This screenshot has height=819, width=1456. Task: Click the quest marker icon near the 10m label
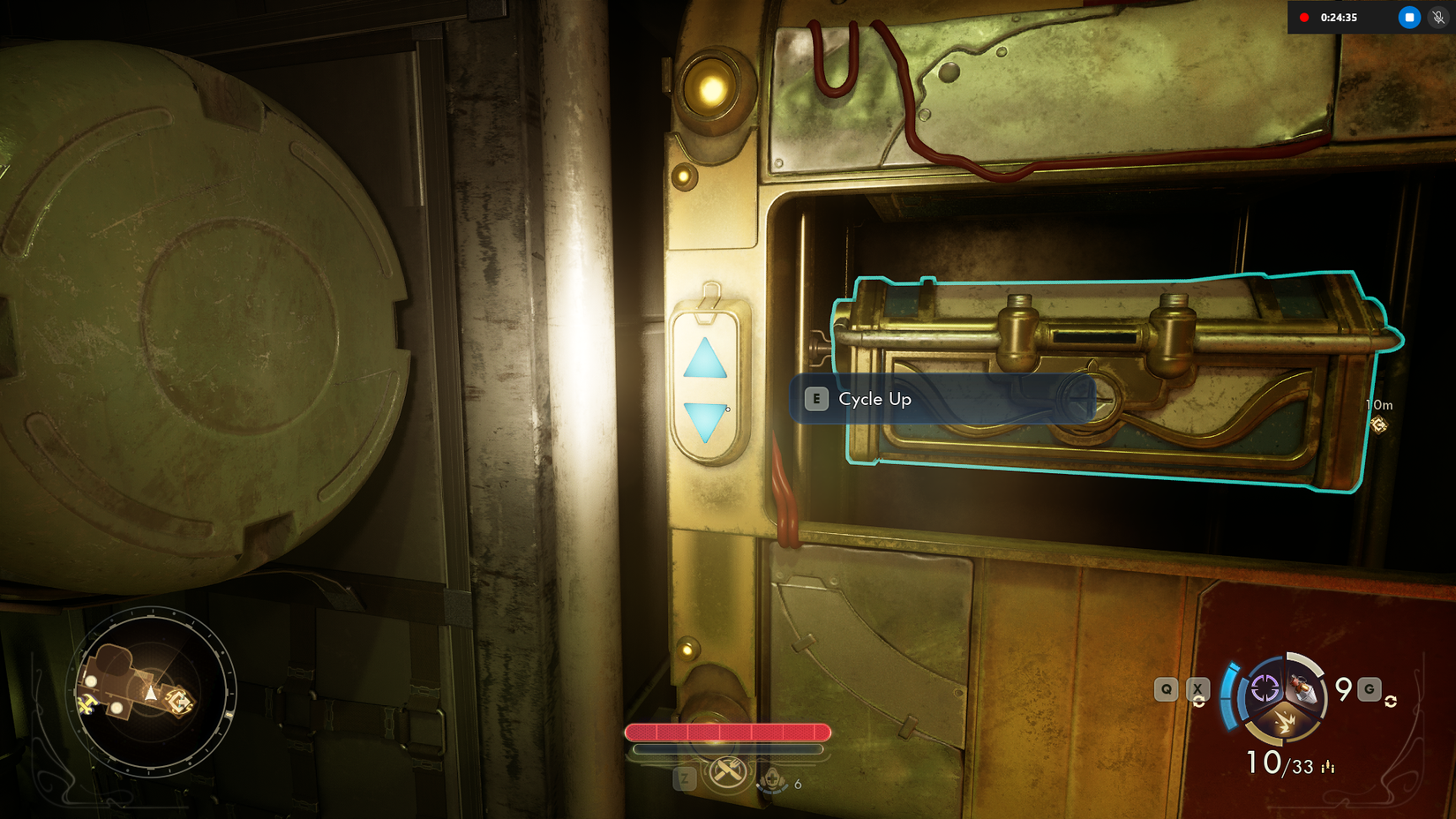tap(1380, 425)
